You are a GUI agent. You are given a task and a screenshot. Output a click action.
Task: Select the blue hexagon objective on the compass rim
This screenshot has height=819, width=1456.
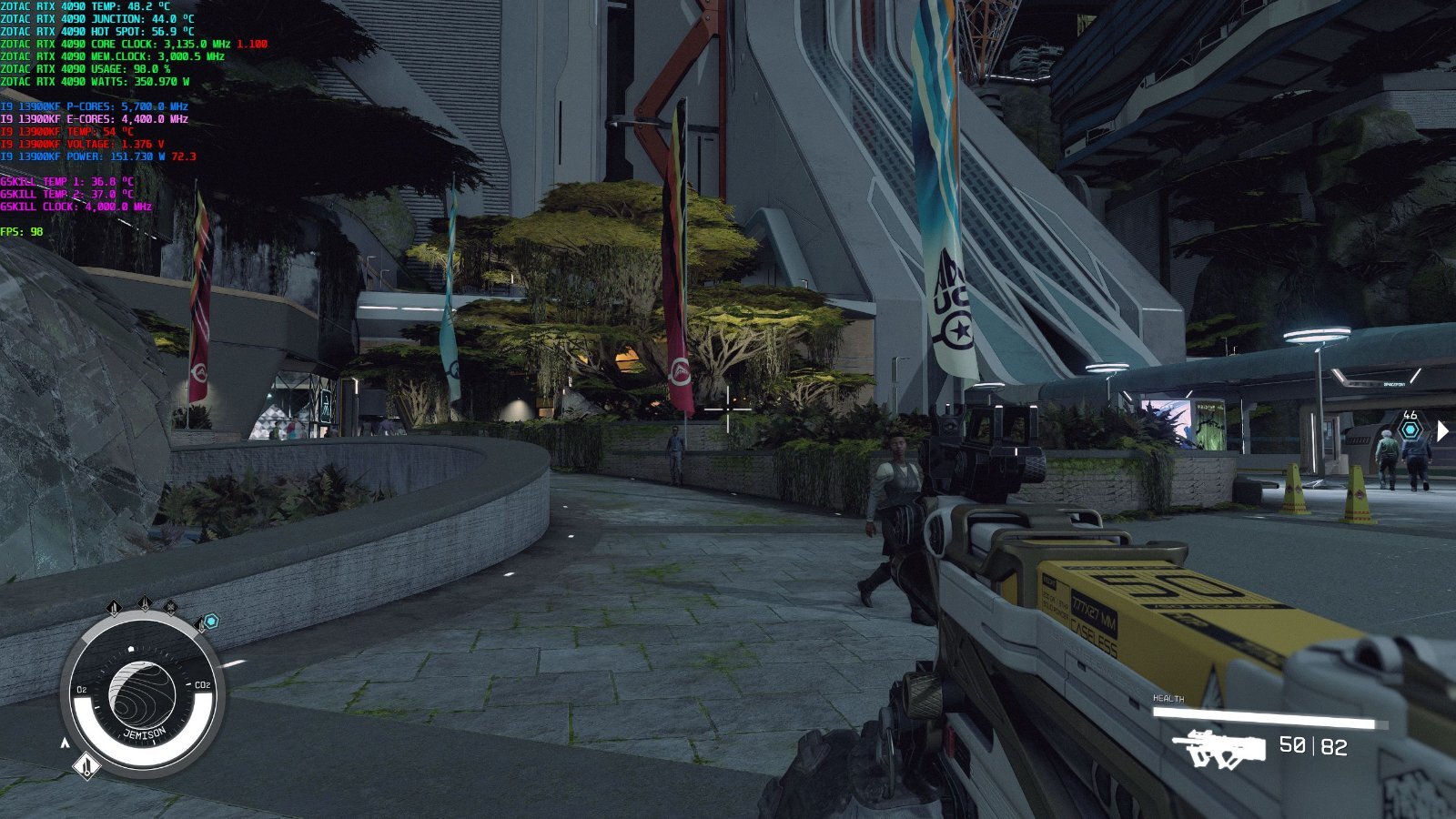pos(211,622)
